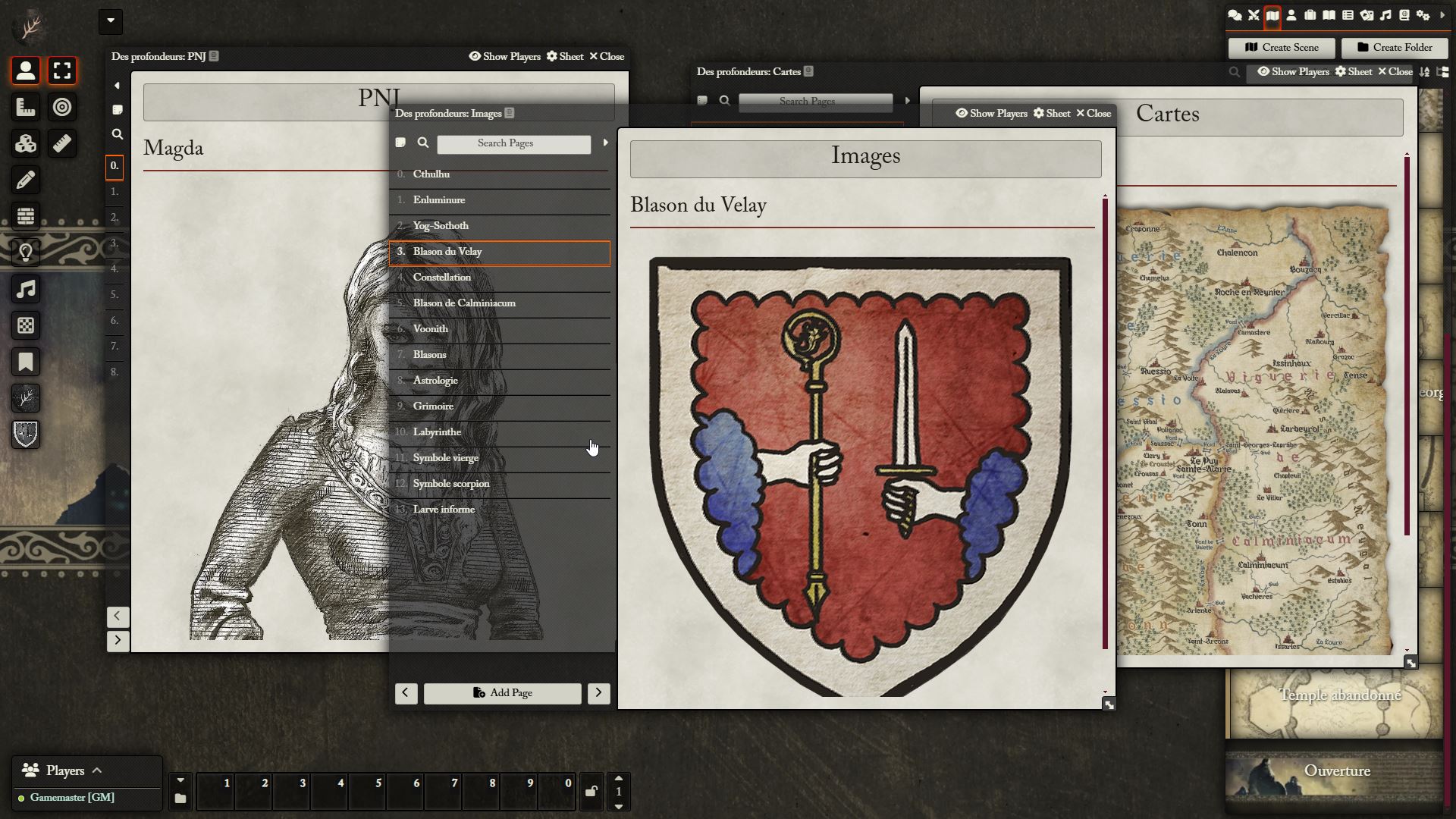Close the Images journal window
This screenshot has width=1456, height=819.
(1094, 114)
